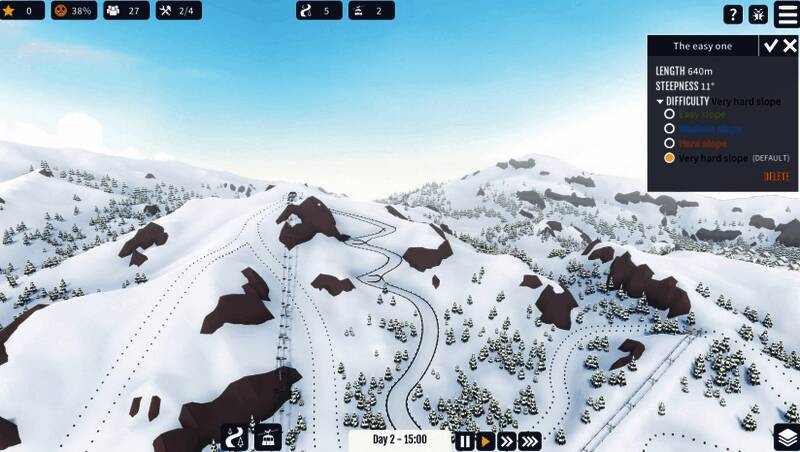This screenshot has width=800, height=452.
Task: Open the cable car lift build tool
Action: point(268,438)
